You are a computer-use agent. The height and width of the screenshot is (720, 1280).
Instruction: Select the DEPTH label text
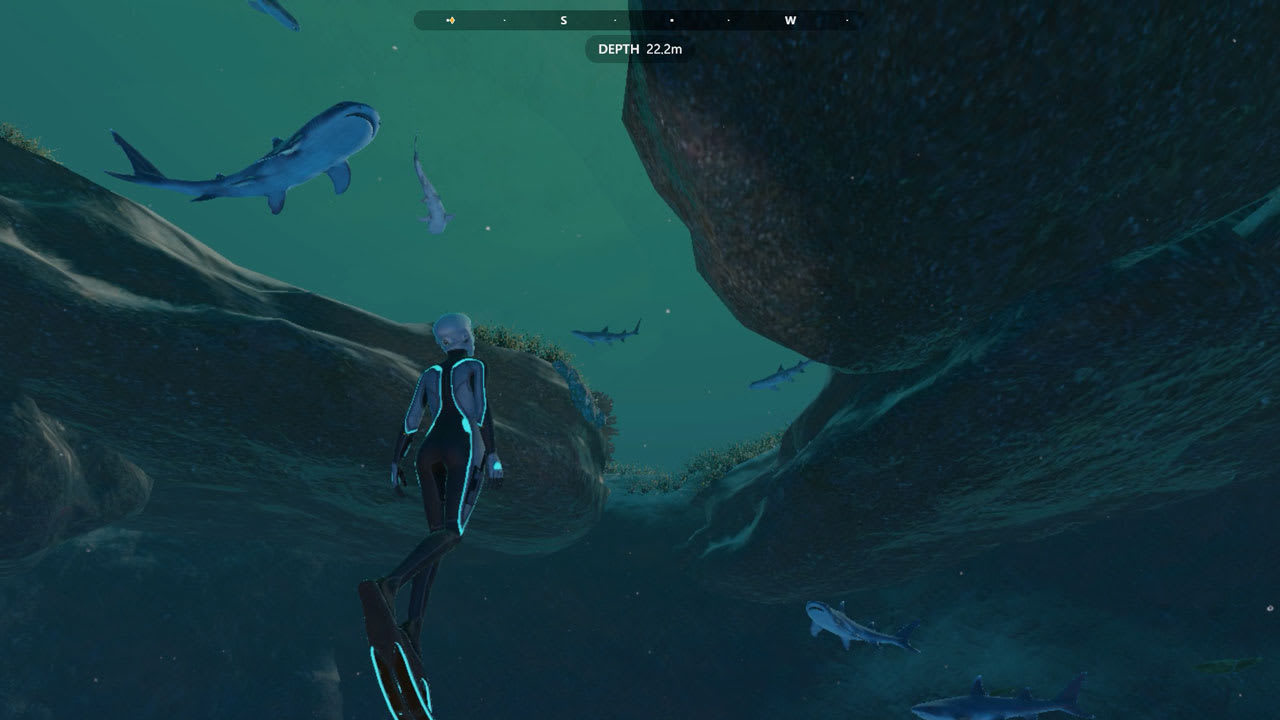point(621,48)
